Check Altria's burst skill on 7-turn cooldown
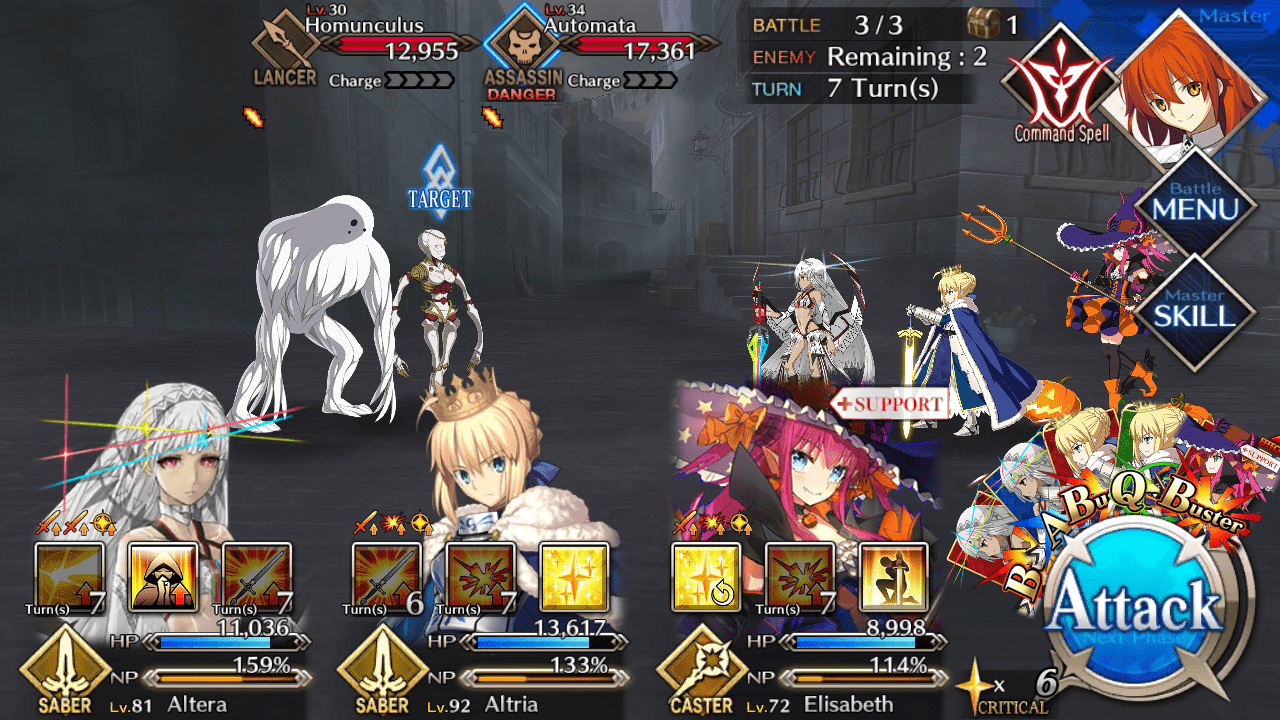The width and height of the screenshot is (1280, 720). point(480,577)
